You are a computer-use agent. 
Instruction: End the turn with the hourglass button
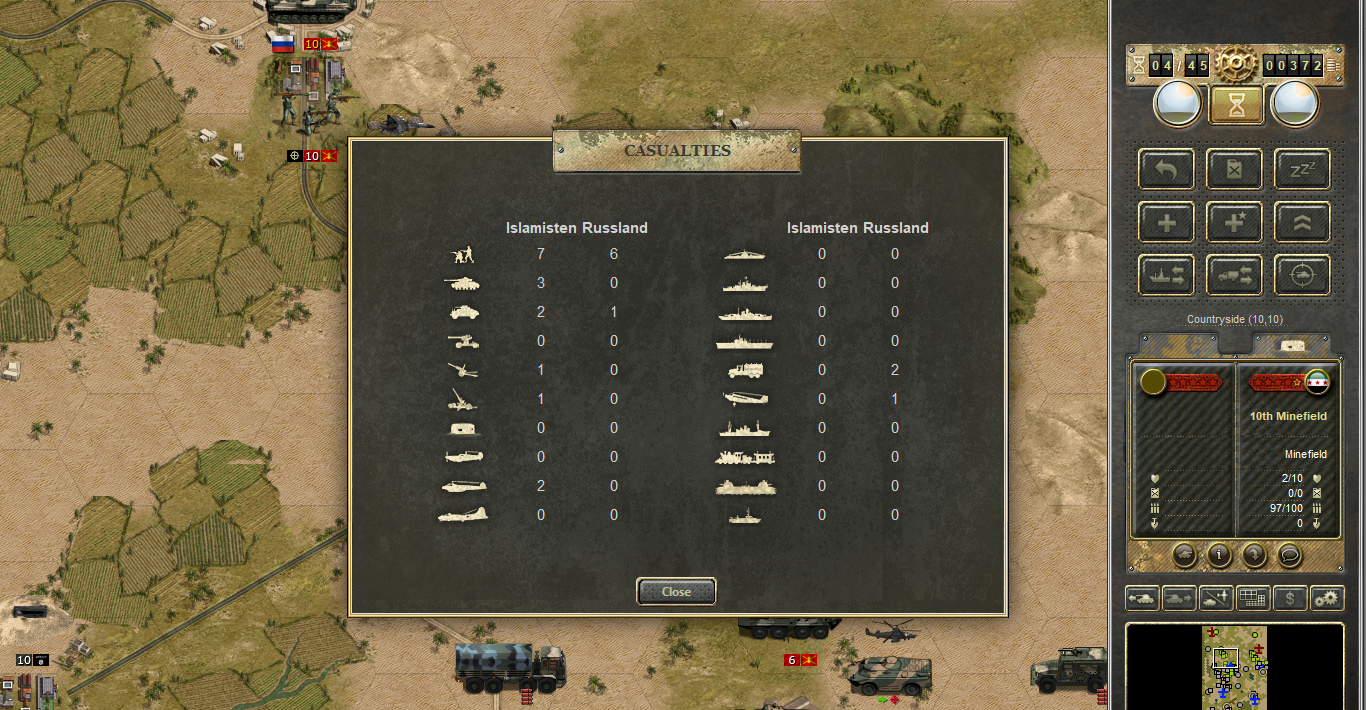coord(1236,104)
